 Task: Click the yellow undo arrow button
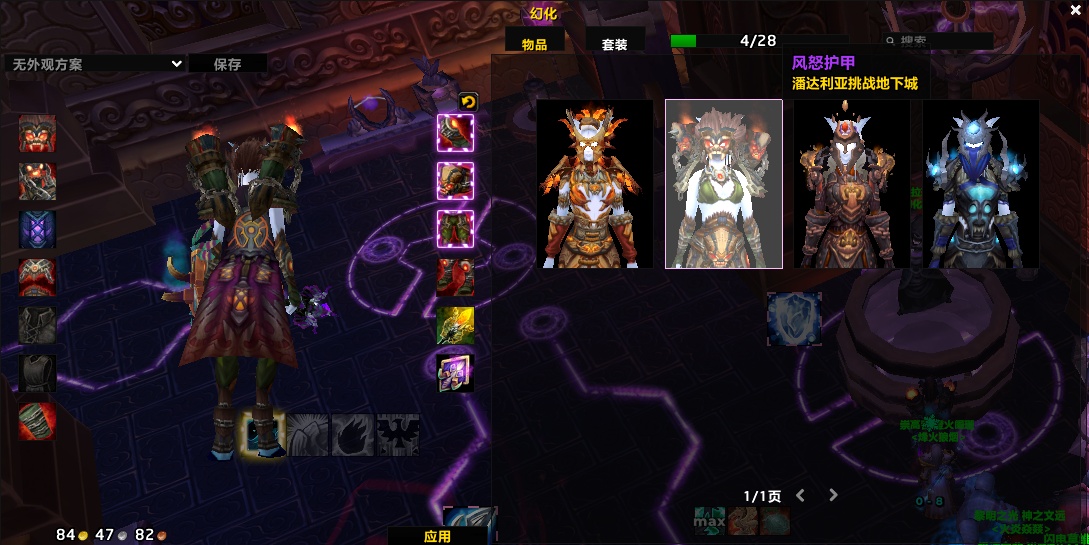467,101
